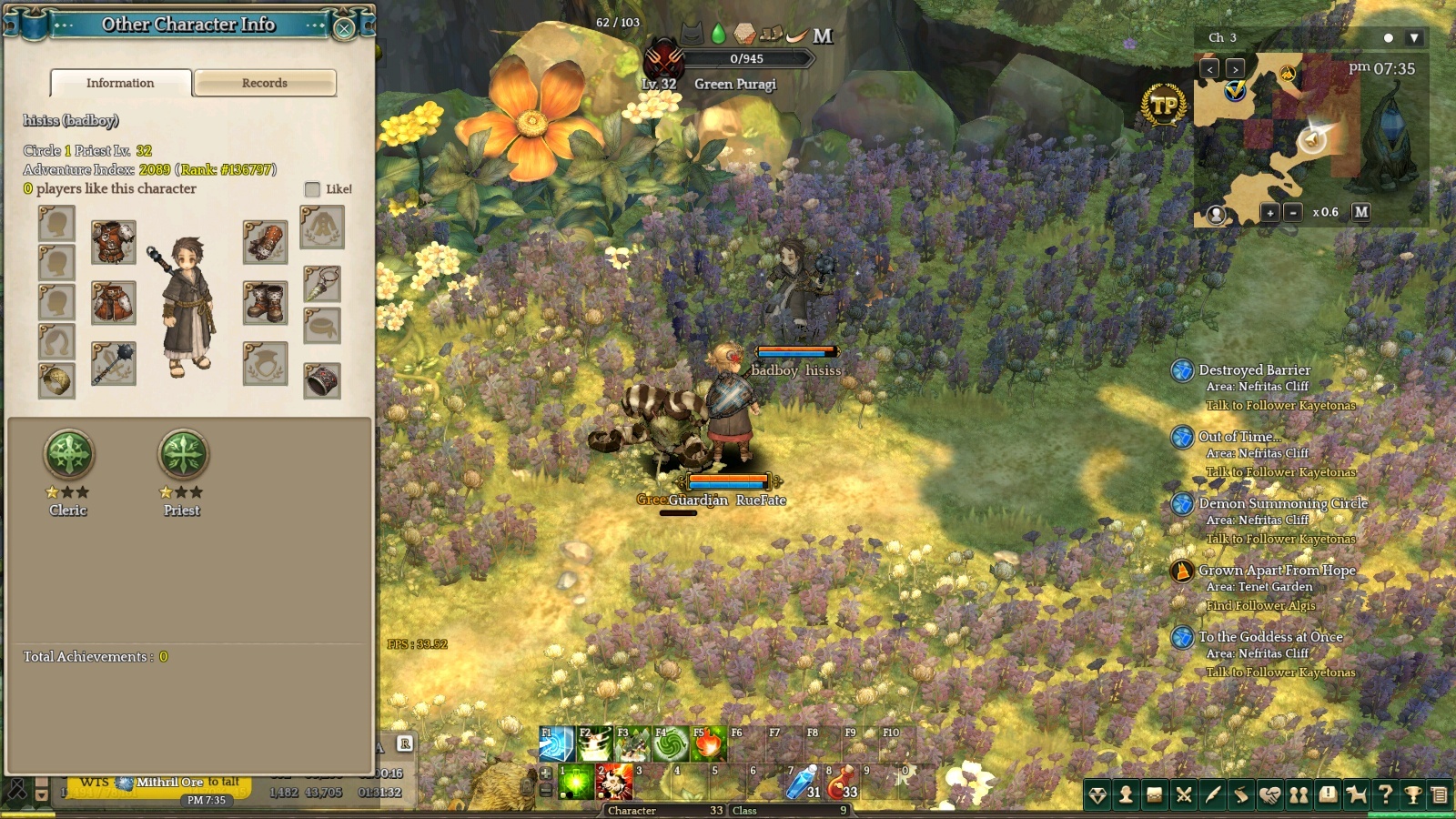Open the channel dropdown arrow
1456x819 pixels.
[x=1413, y=38]
